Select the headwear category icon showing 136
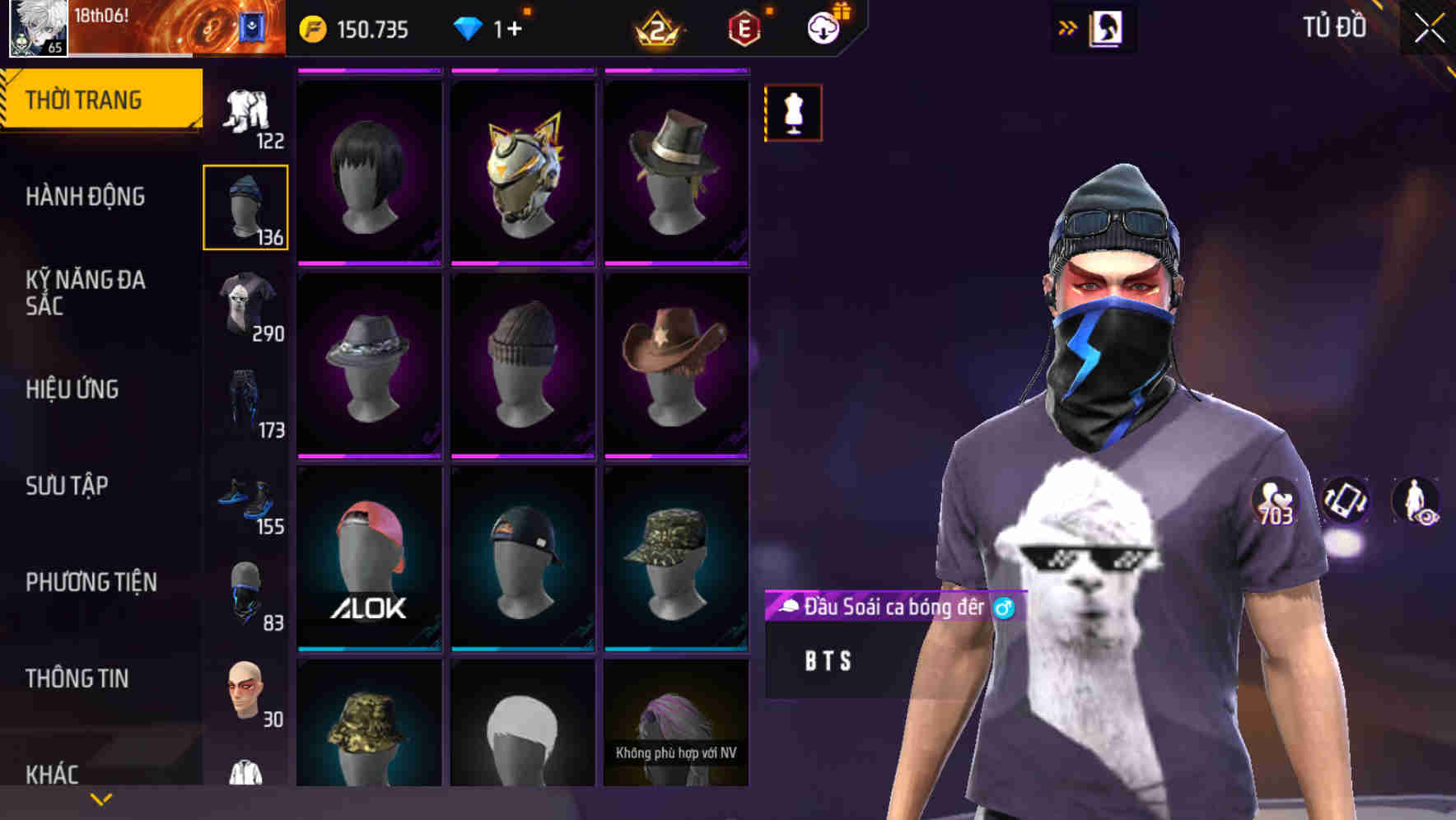Screen dimensions: 1456x820 (x=245, y=206)
